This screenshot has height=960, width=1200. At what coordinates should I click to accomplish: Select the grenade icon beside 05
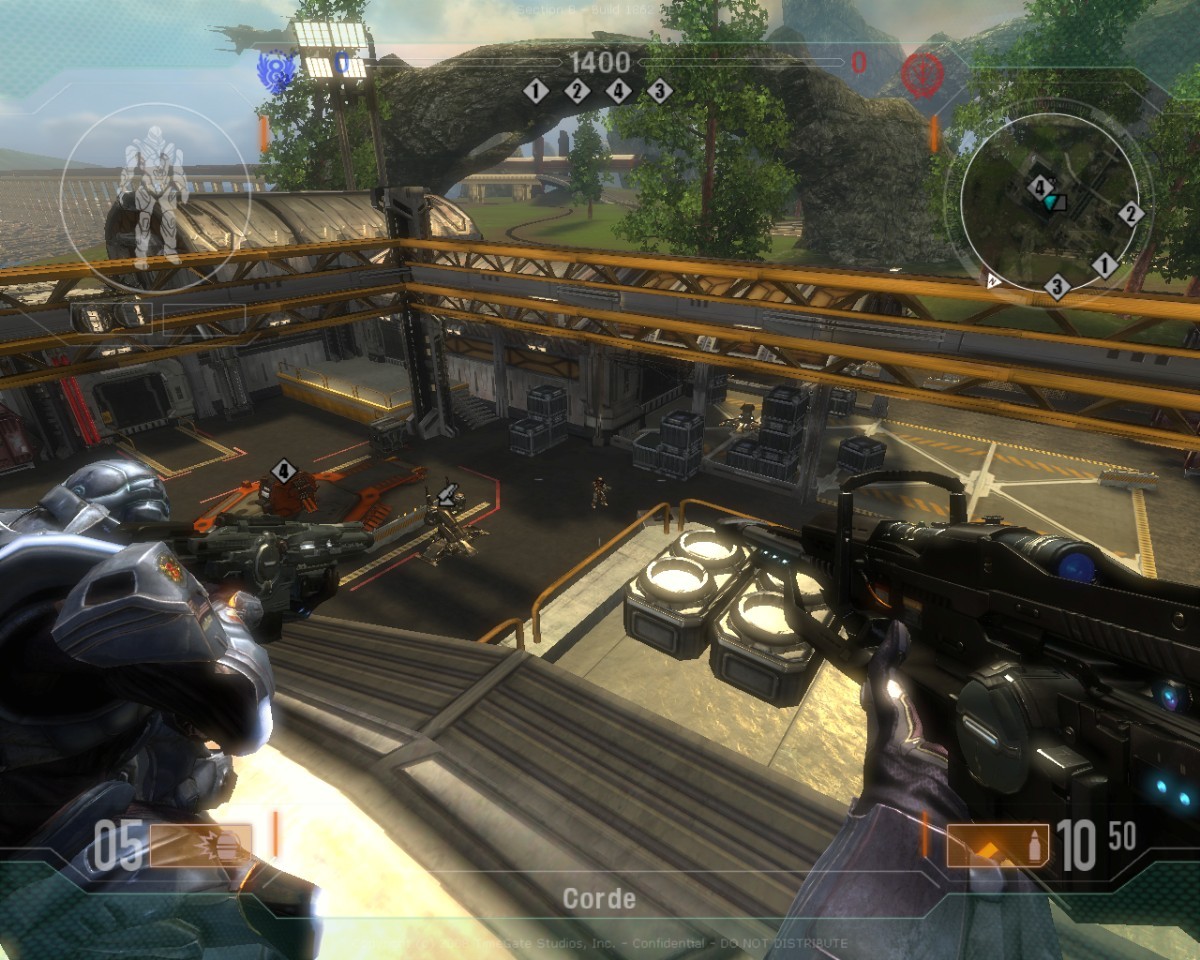(x=200, y=846)
